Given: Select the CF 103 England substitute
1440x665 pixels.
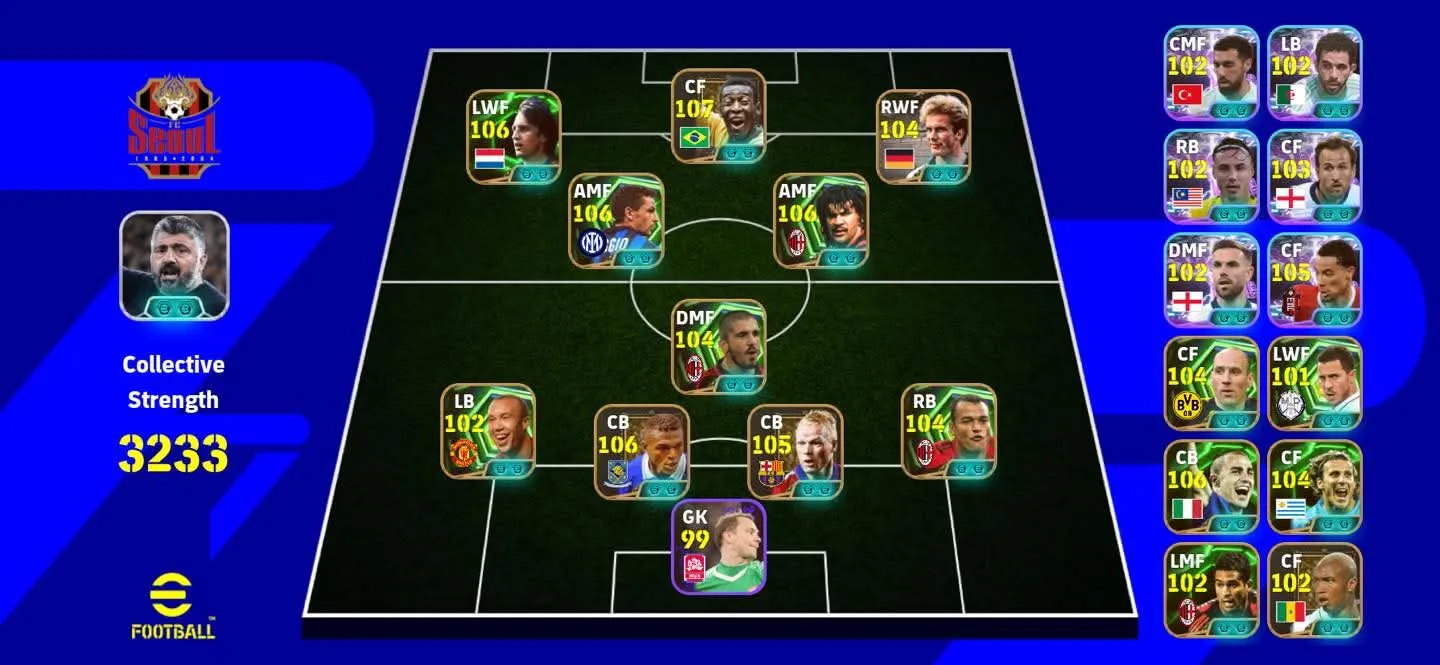Looking at the screenshot, I should click(1315, 176).
